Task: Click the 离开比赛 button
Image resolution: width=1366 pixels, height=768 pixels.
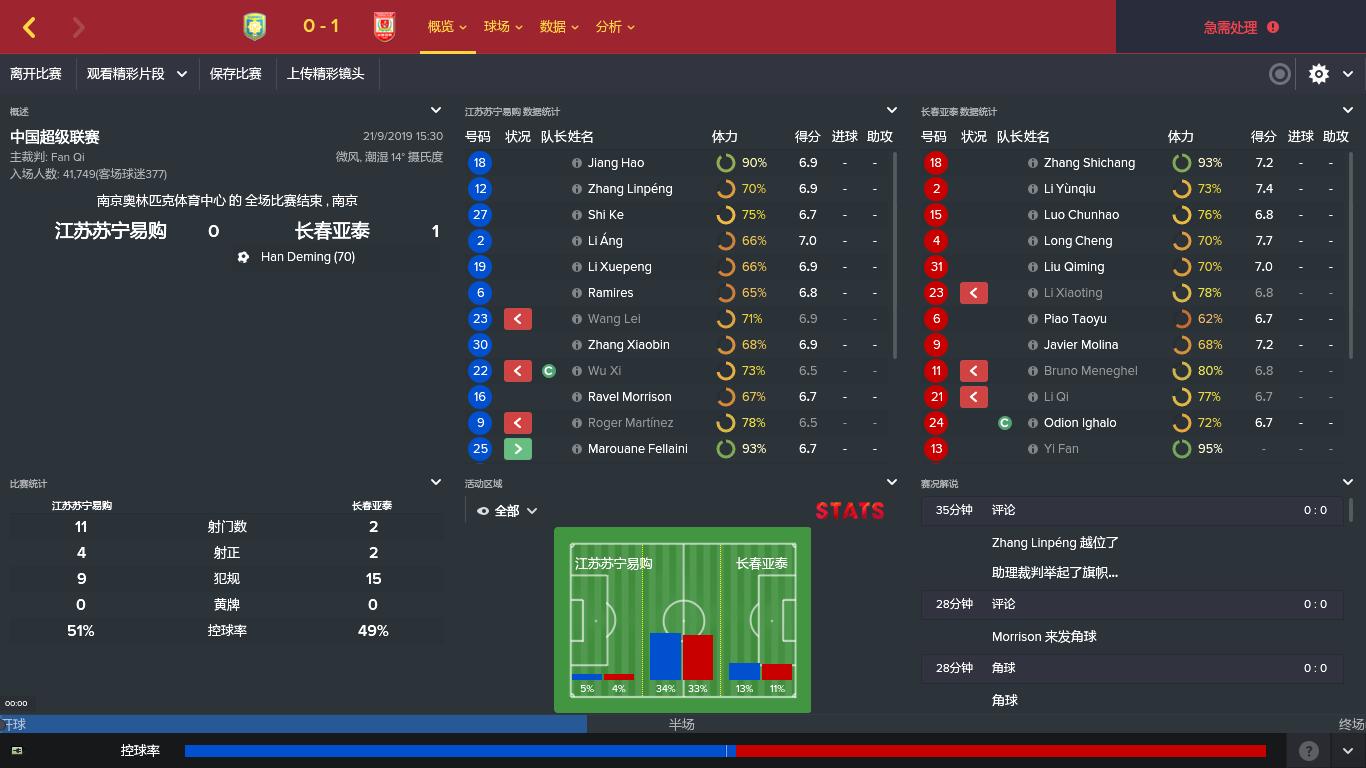Action: [x=37, y=73]
